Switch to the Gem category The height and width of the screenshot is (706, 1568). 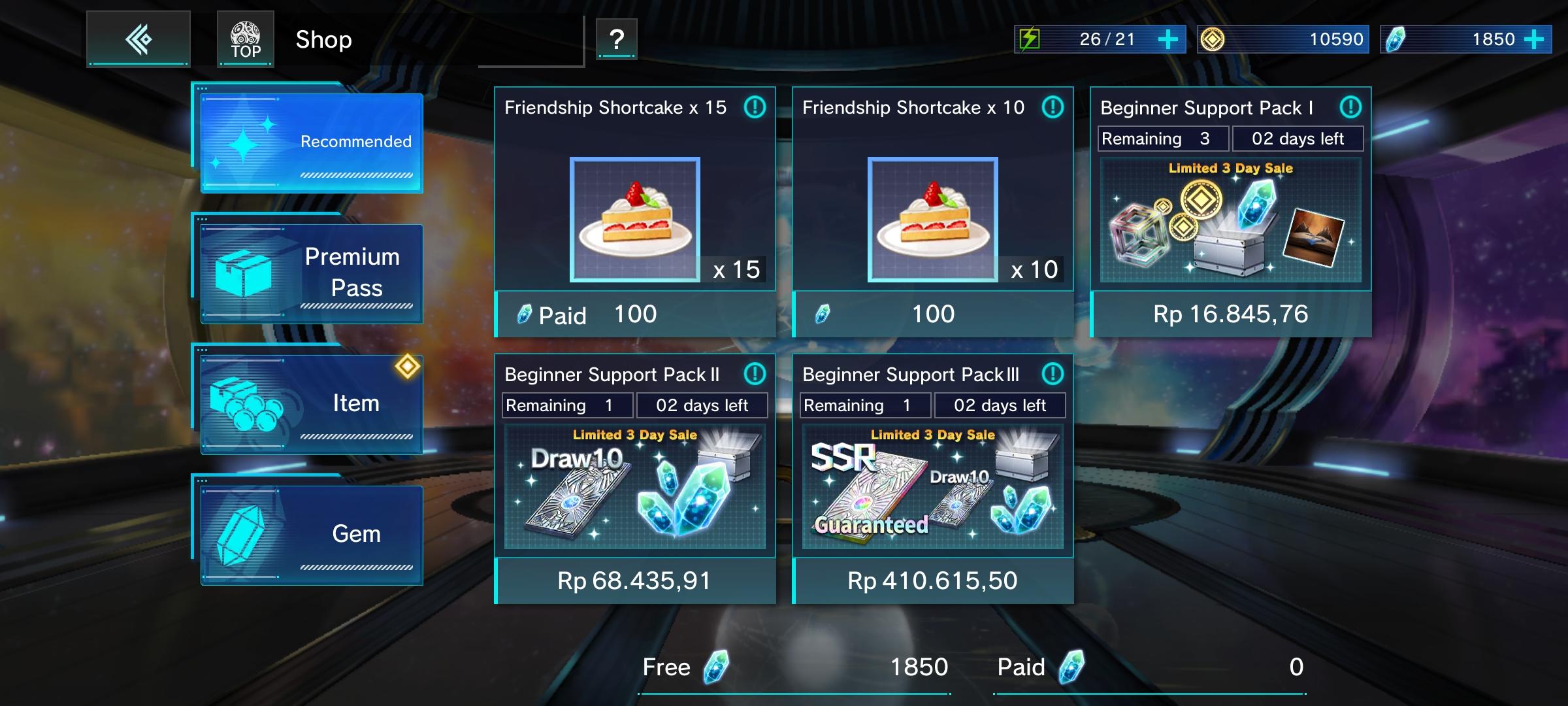pyautogui.click(x=312, y=535)
